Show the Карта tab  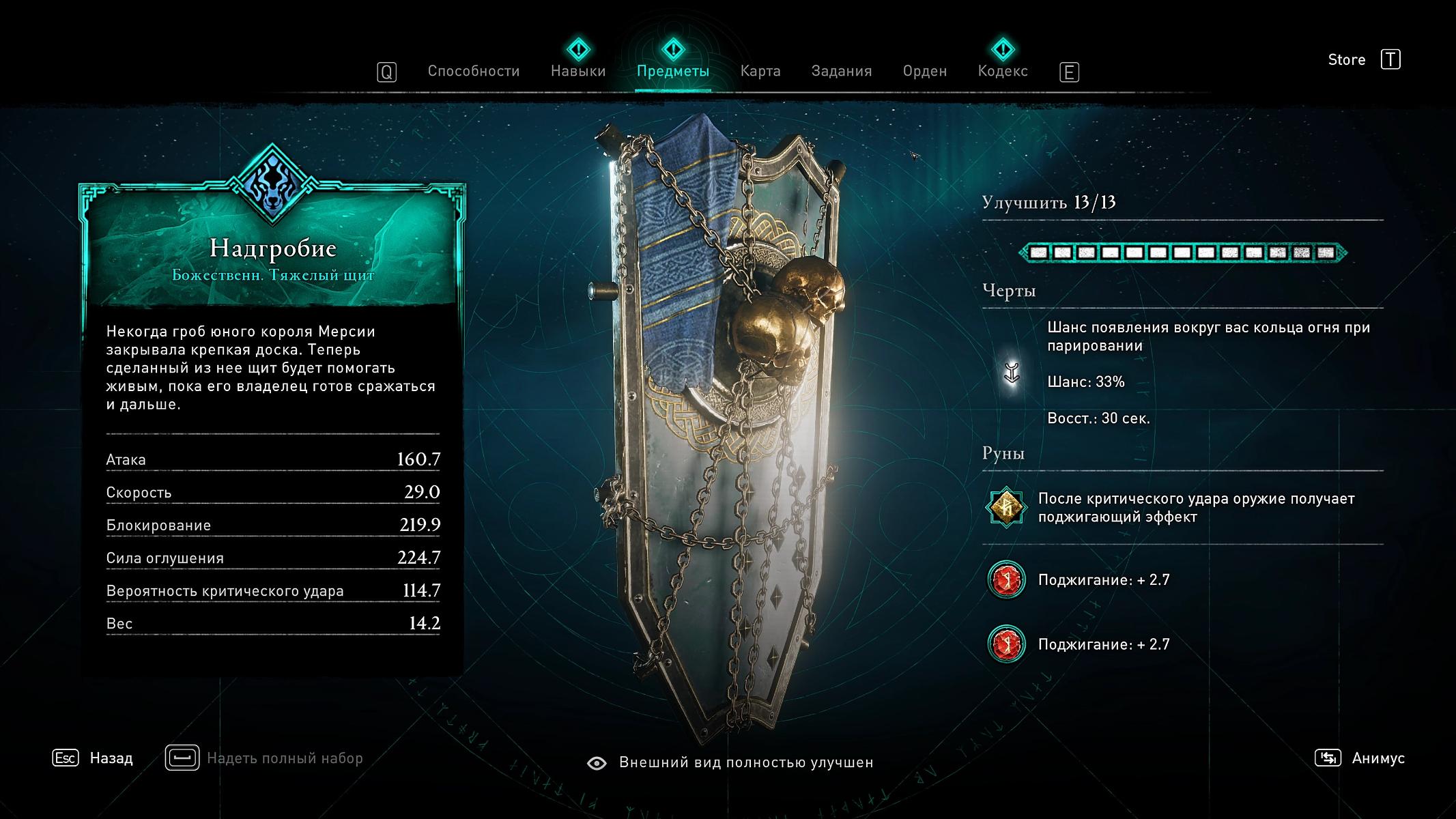(x=760, y=71)
